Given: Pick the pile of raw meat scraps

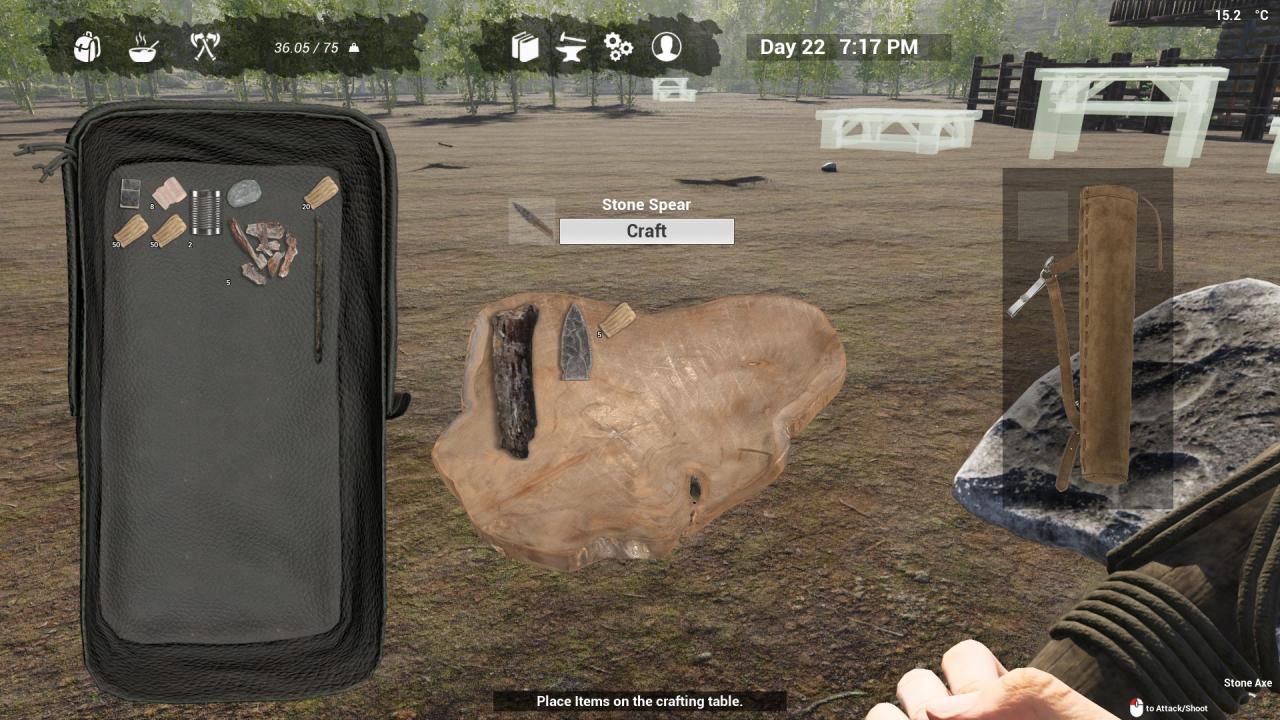Looking at the screenshot, I should [x=265, y=250].
